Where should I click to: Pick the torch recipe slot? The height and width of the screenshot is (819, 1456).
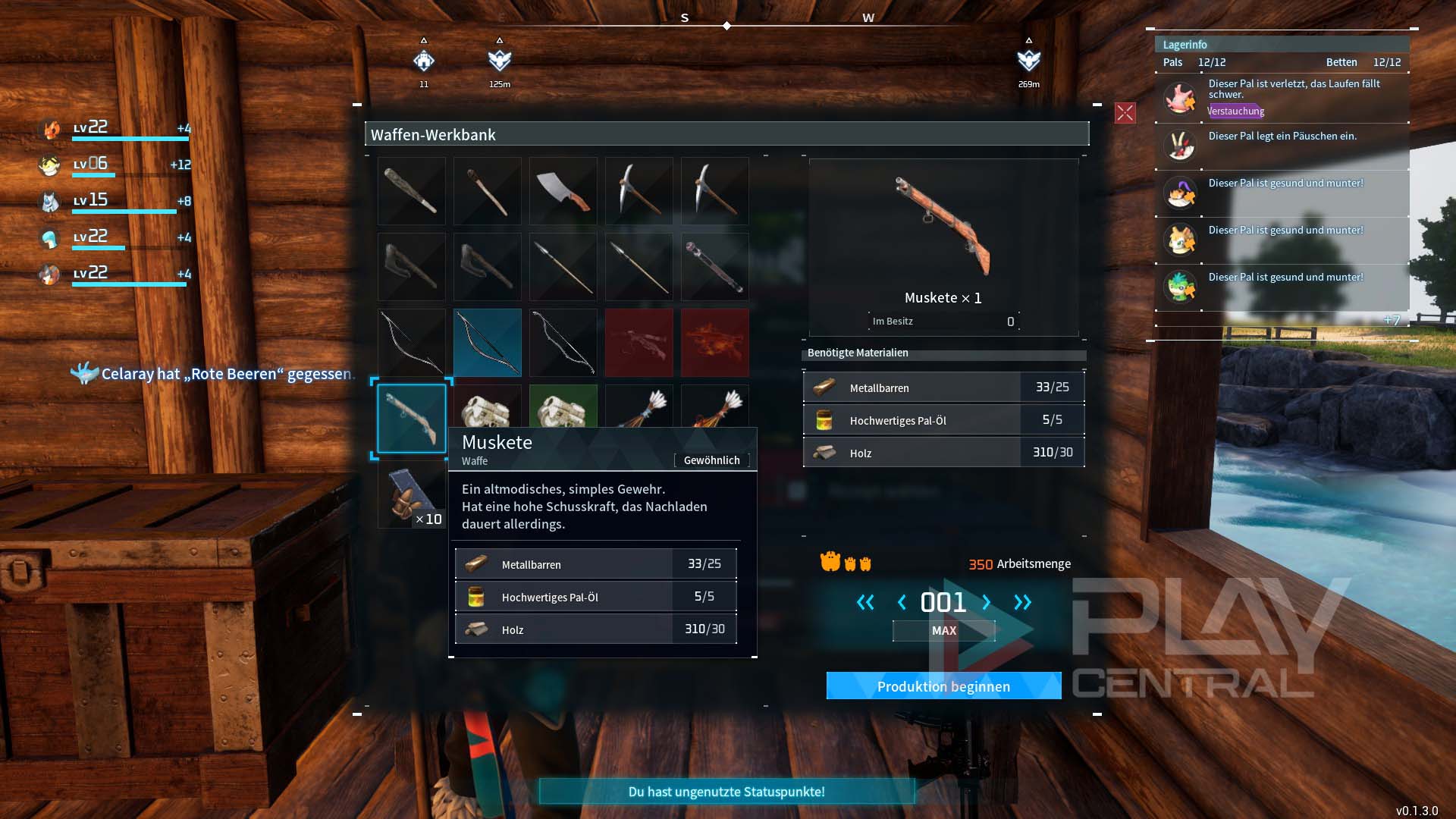pos(487,190)
